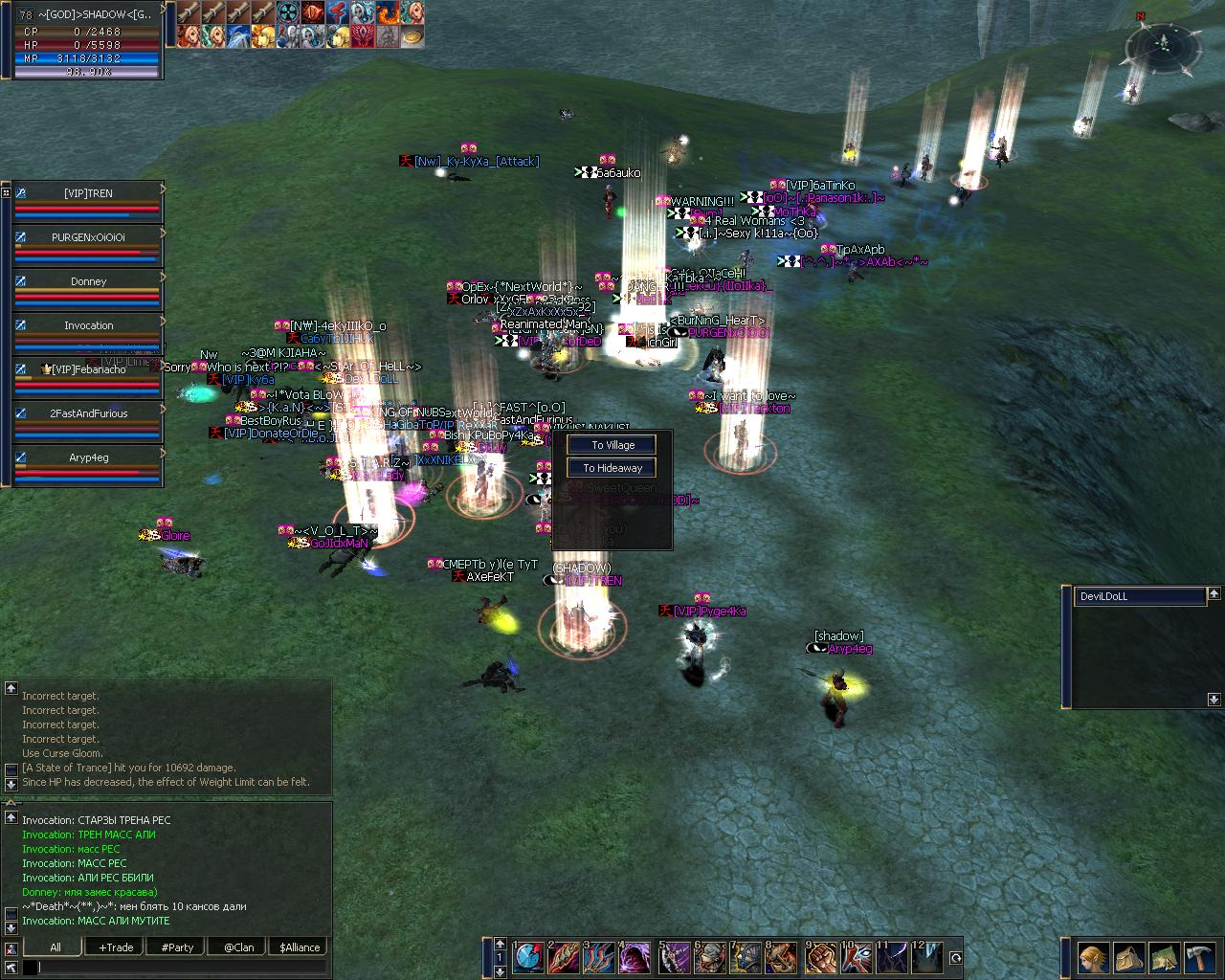The width and height of the screenshot is (1225, 980).
Task: Select party member [VIP]TREN
Action: 88,193
